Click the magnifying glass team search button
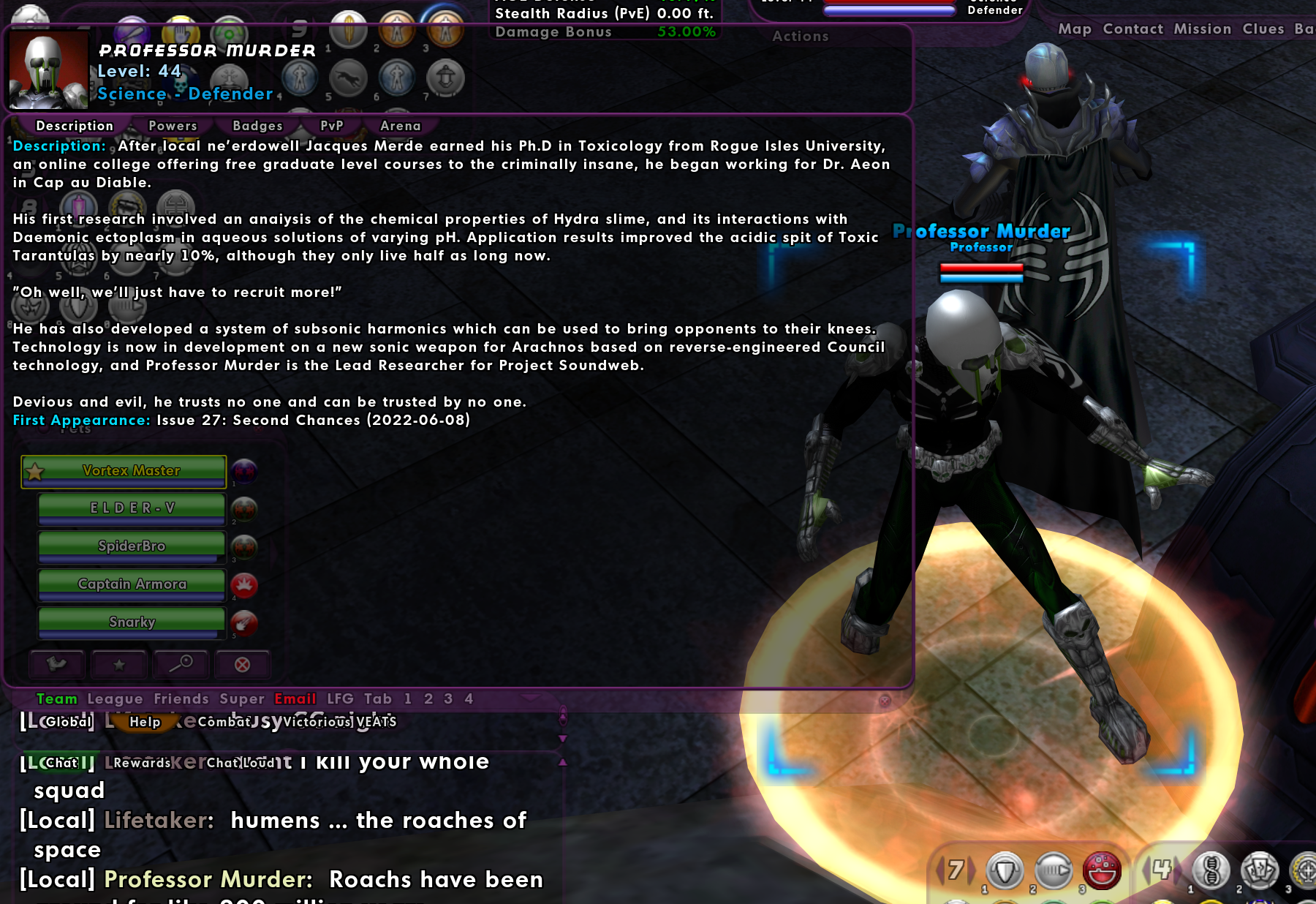The image size is (1316, 904). [x=181, y=664]
